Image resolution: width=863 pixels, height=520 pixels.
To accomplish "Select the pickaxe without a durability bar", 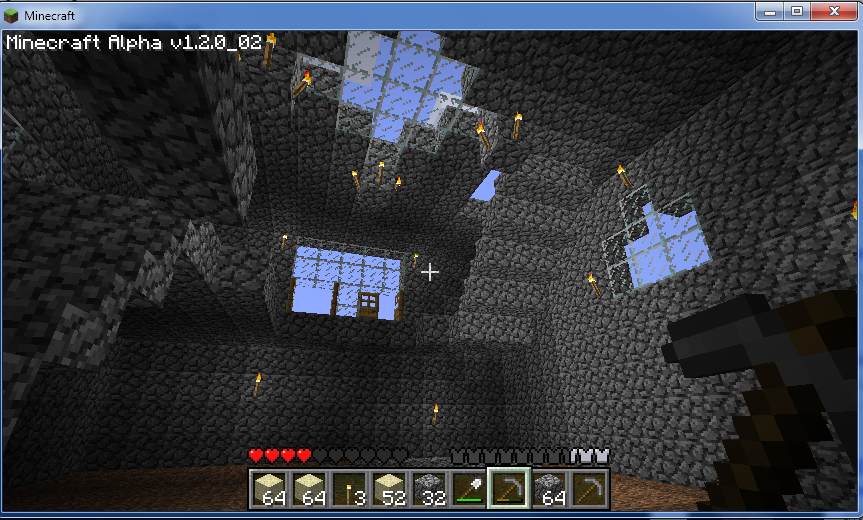I will (588, 488).
